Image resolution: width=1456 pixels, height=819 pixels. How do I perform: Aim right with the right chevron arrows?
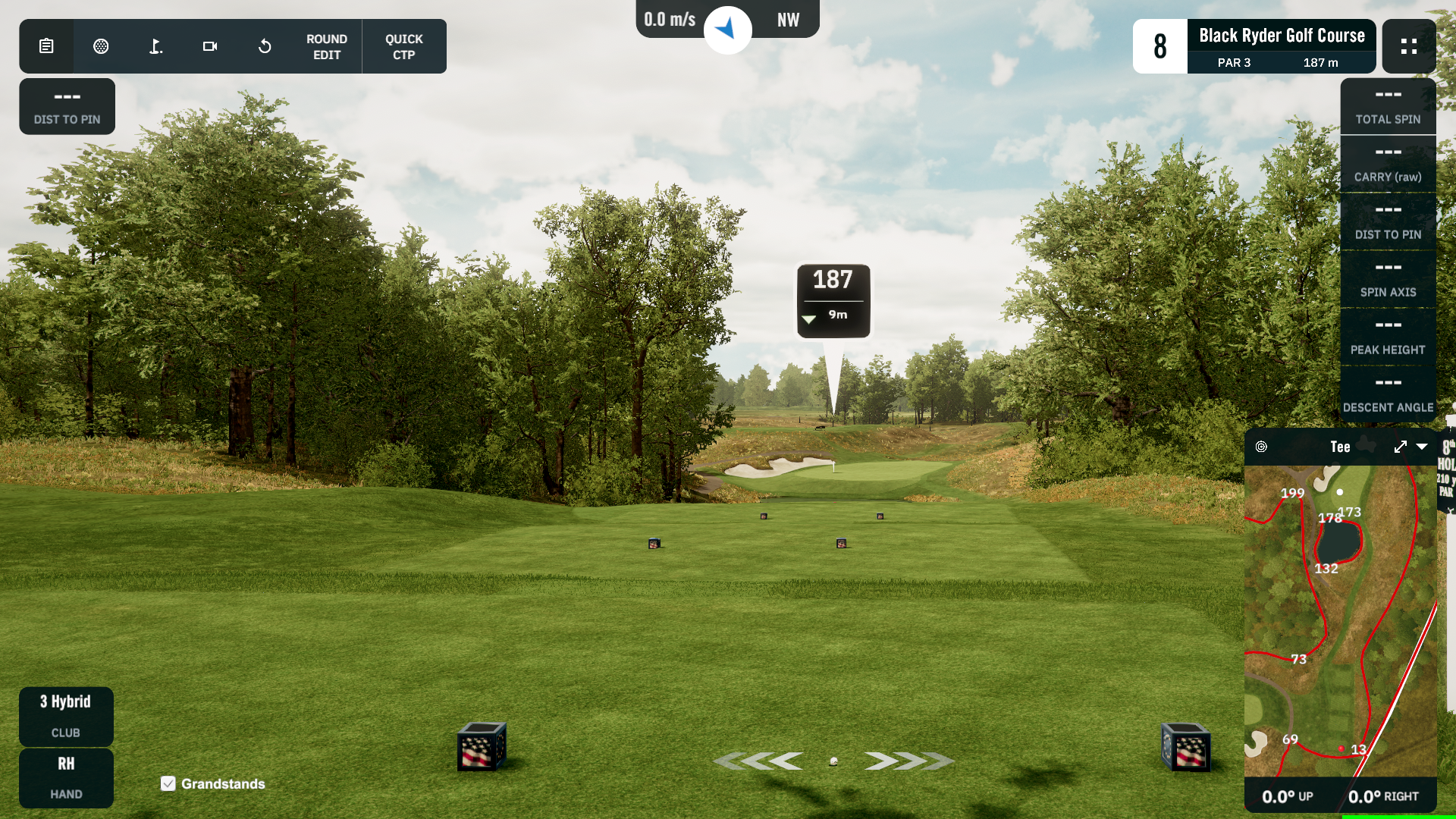click(x=908, y=761)
